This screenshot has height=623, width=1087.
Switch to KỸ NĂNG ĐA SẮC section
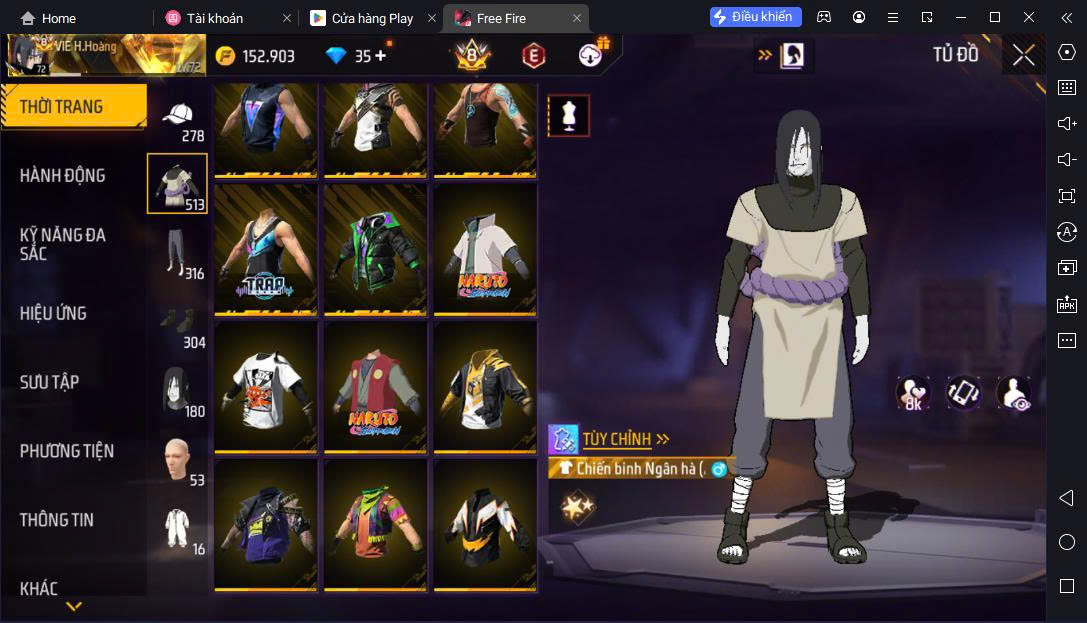pyautogui.click(x=63, y=244)
